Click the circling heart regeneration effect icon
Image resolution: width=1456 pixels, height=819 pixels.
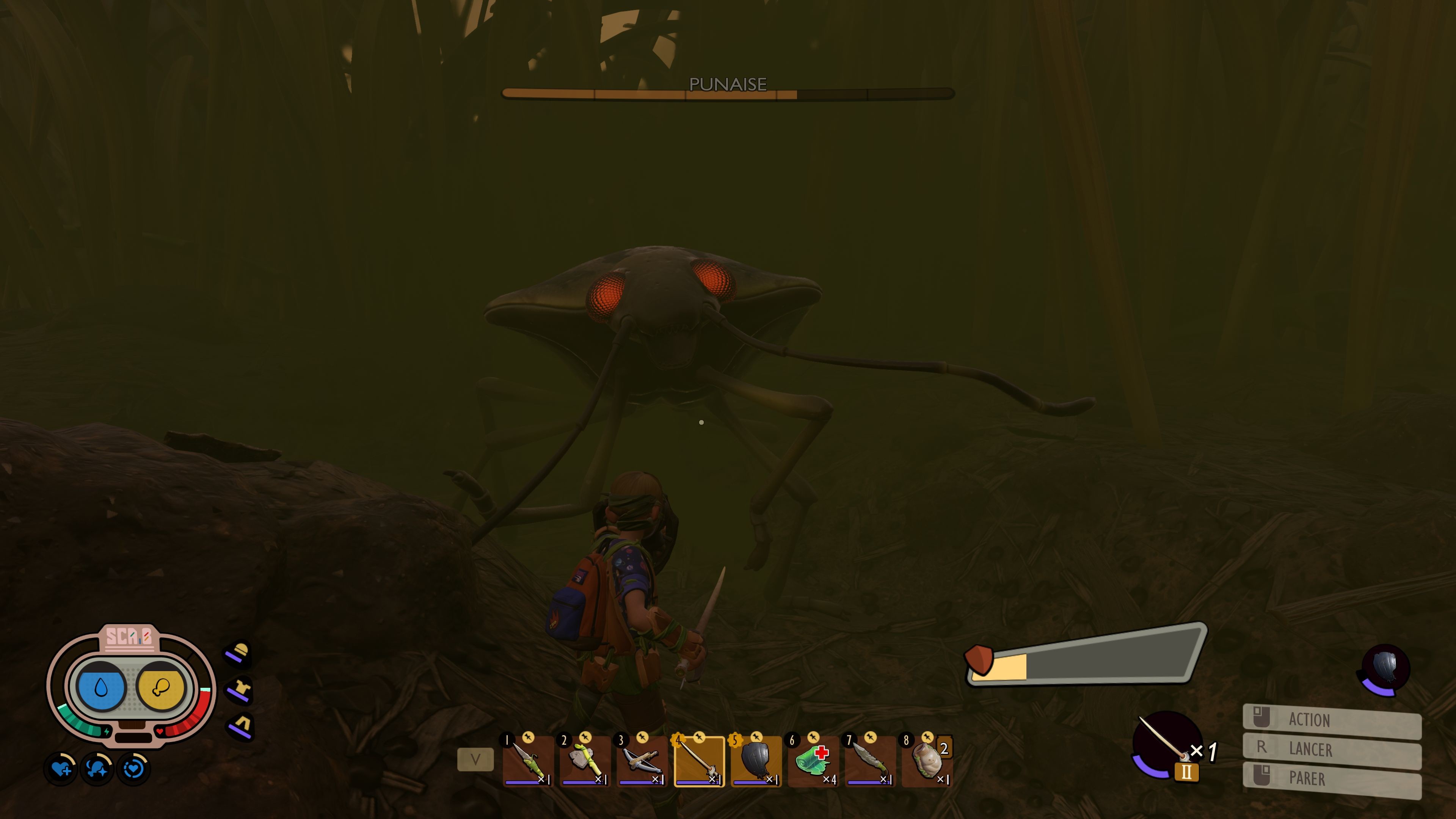133,769
